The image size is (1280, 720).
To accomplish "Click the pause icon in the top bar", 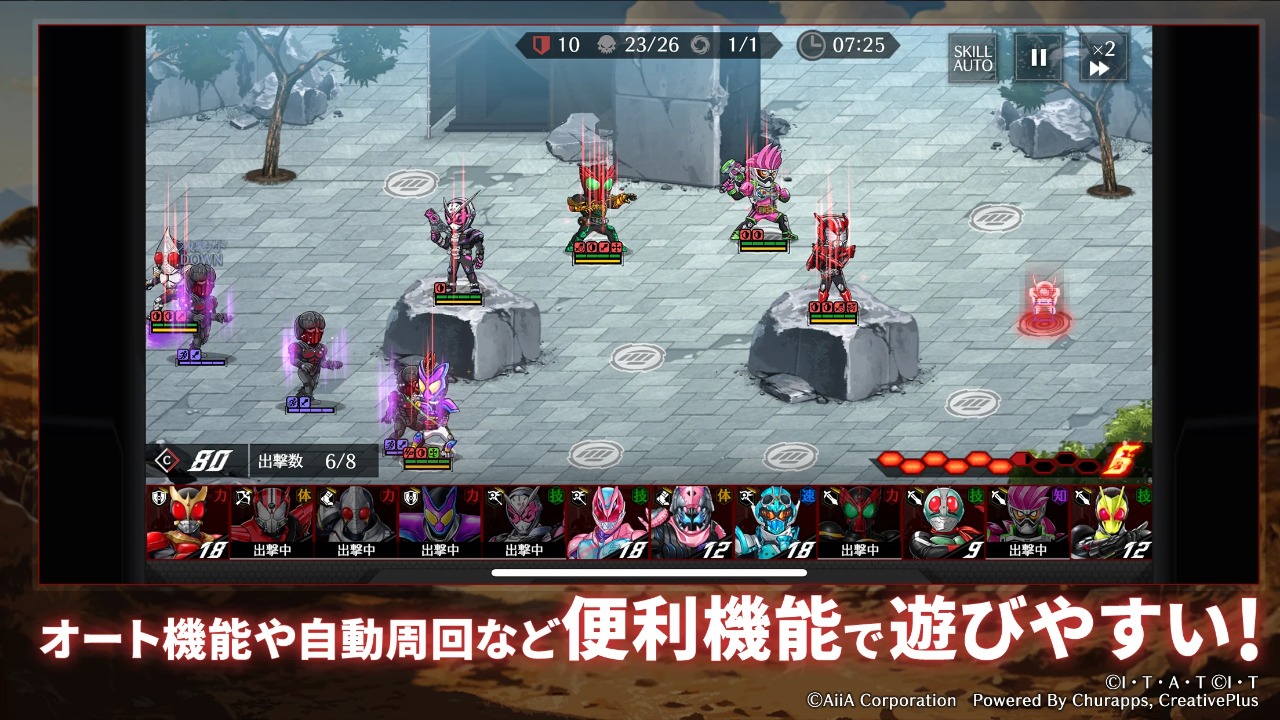I will click(x=1038, y=58).
